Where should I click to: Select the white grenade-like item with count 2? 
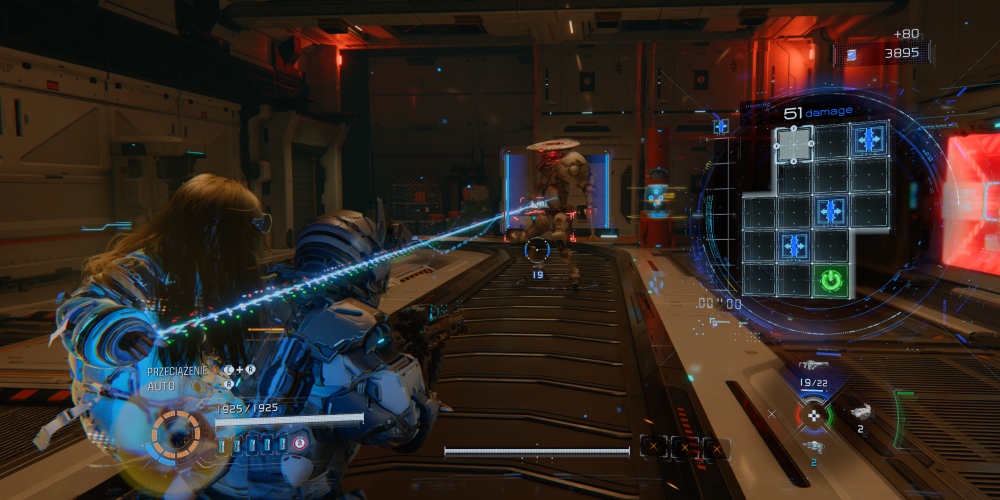pos(860,411)
